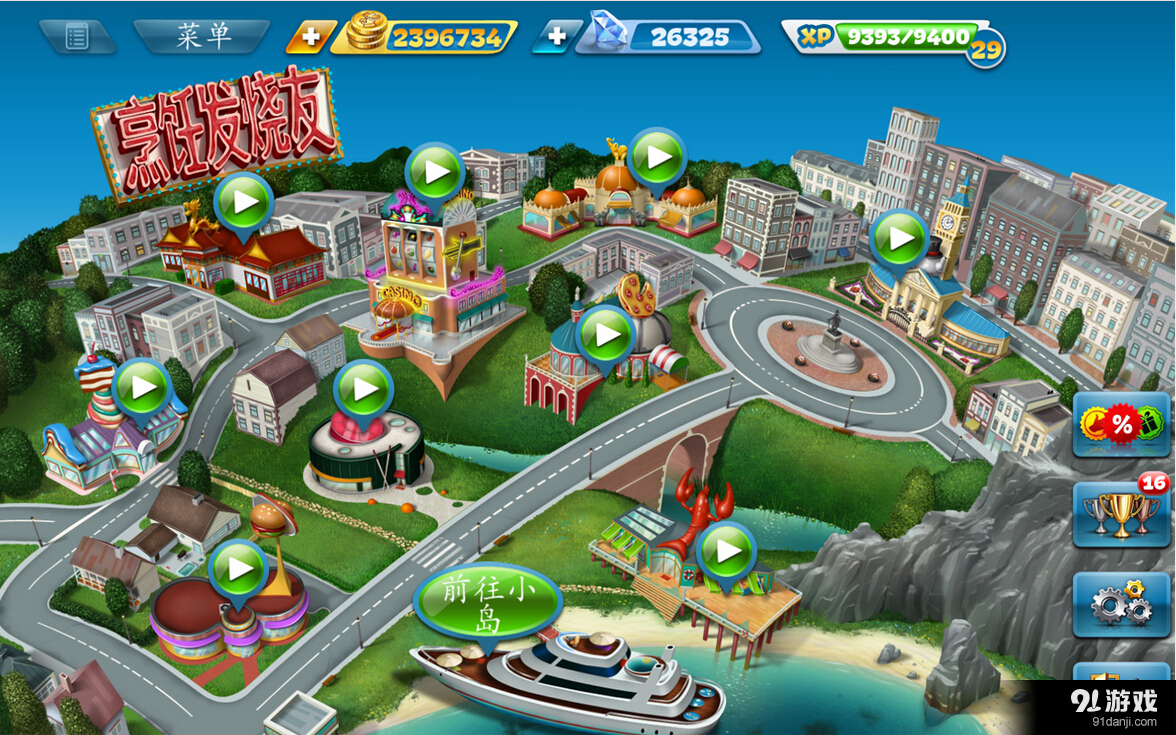This screenshot has width=1176, height=735.
Task: Play the sushi restaurant marker
Action: click(x=362, y=389)
